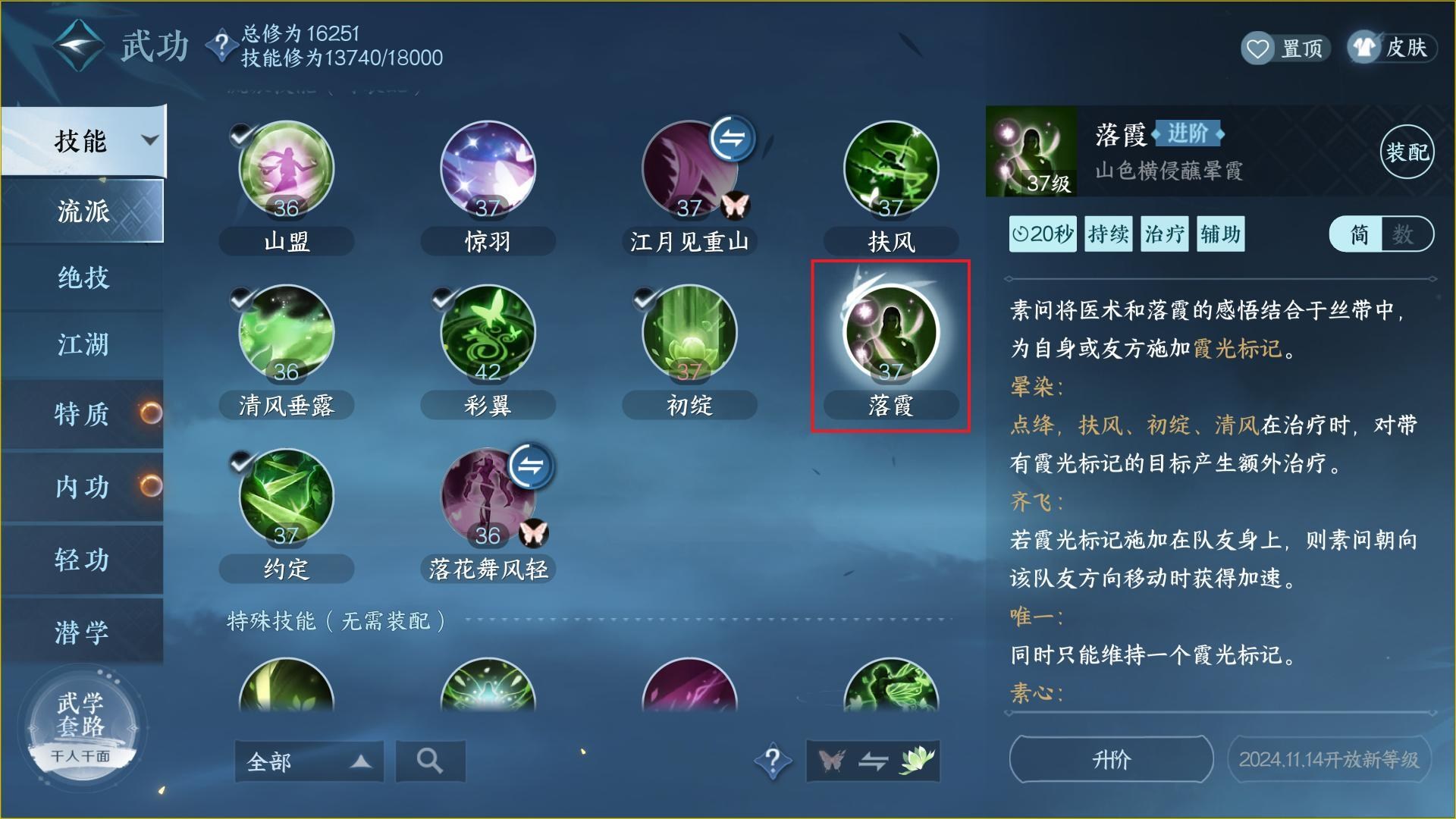Open the 清风垂露 skill icon

tap(286, 331)
